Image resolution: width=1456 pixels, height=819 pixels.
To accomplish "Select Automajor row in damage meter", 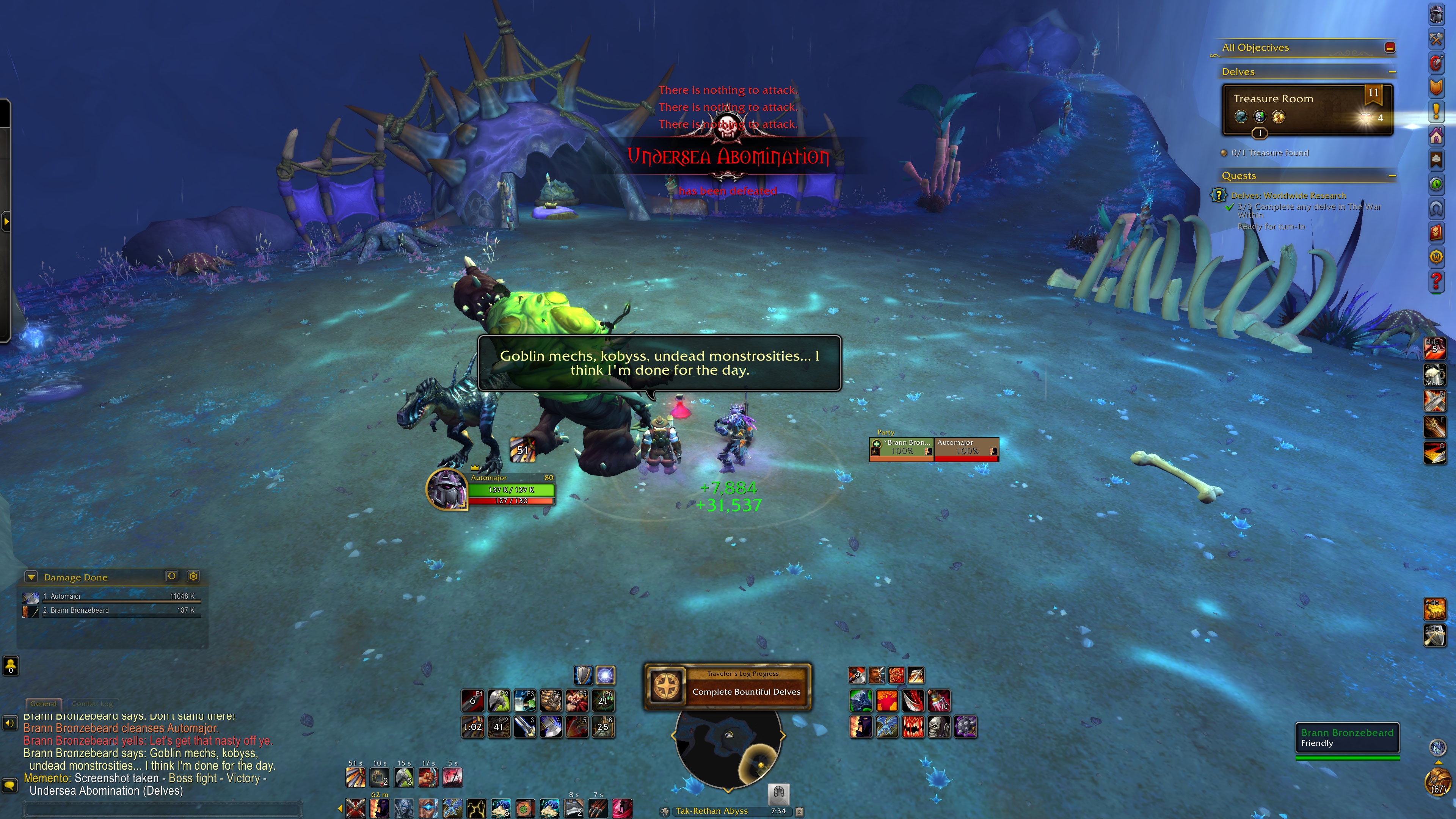I will pyautogui.click(x=113, y=596).
